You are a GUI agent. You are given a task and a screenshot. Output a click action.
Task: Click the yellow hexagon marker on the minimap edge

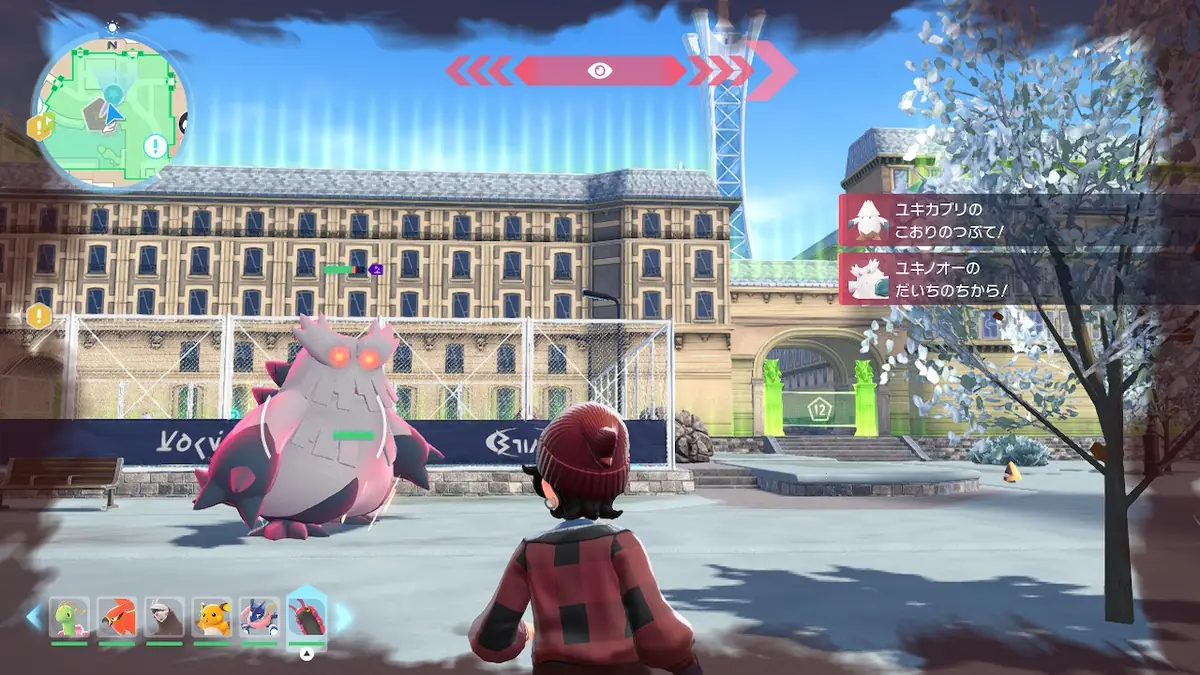tap(39, 127)
